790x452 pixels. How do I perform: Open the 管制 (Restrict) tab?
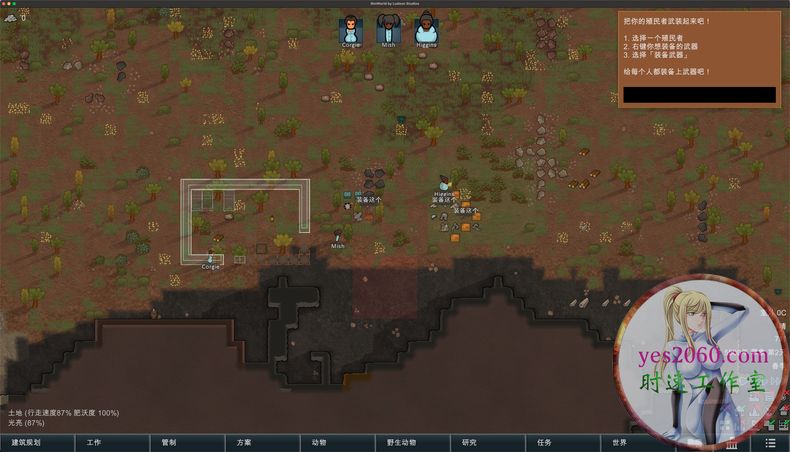169,442
